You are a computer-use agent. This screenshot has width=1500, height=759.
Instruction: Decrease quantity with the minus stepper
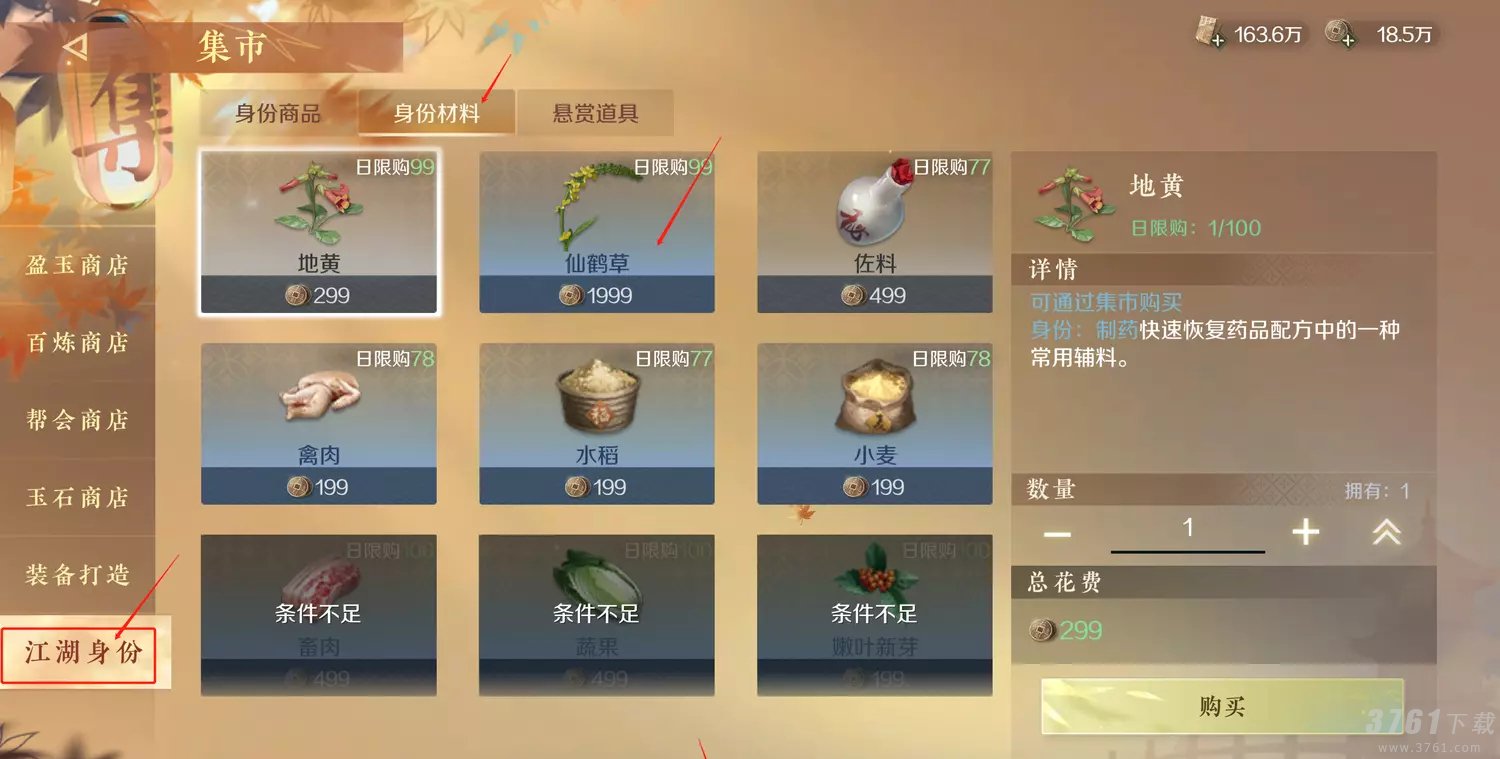[x=1056, y=533]
